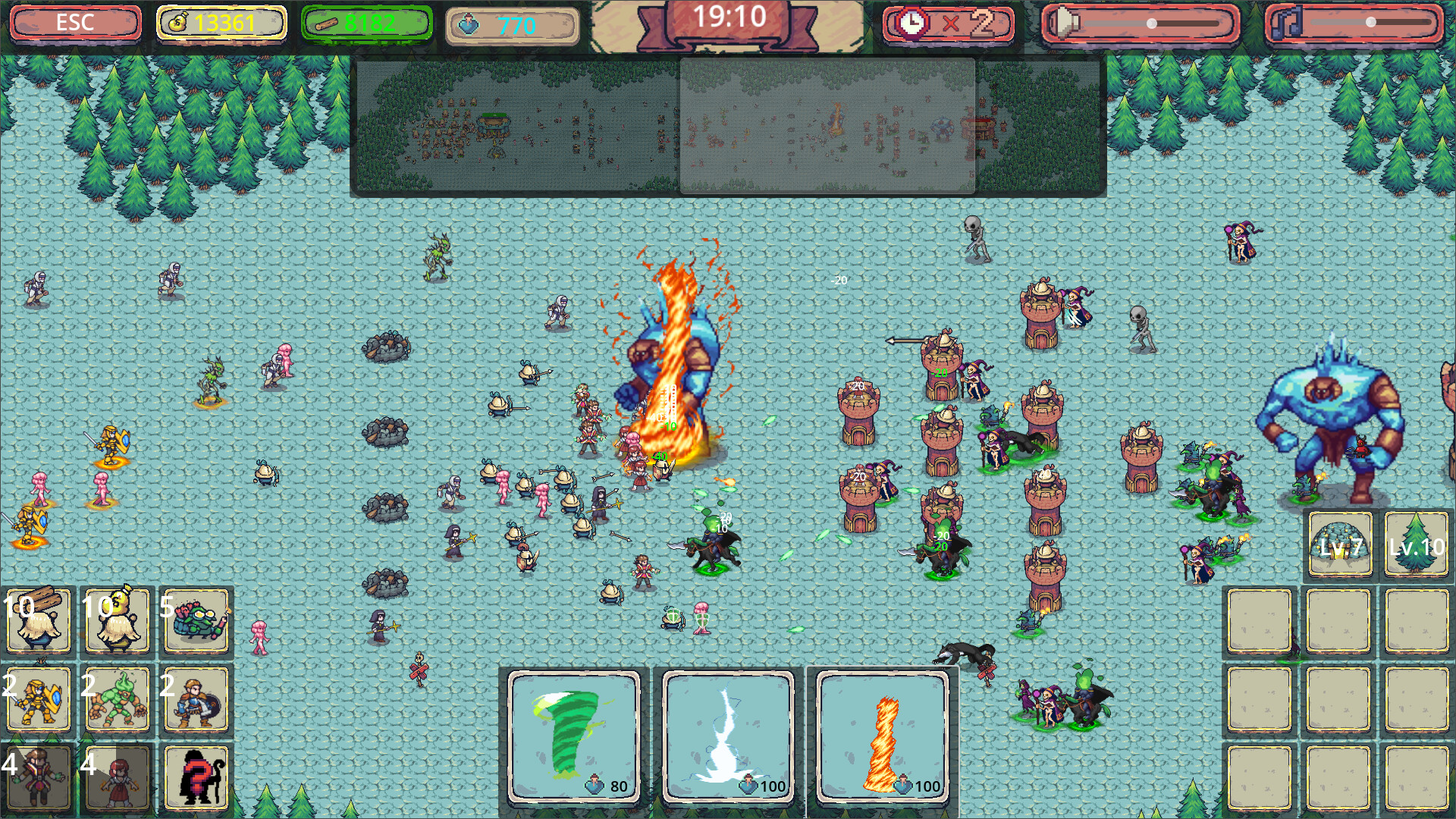Open the Lv.10 pine tree upgrade

coord(1415,543)
